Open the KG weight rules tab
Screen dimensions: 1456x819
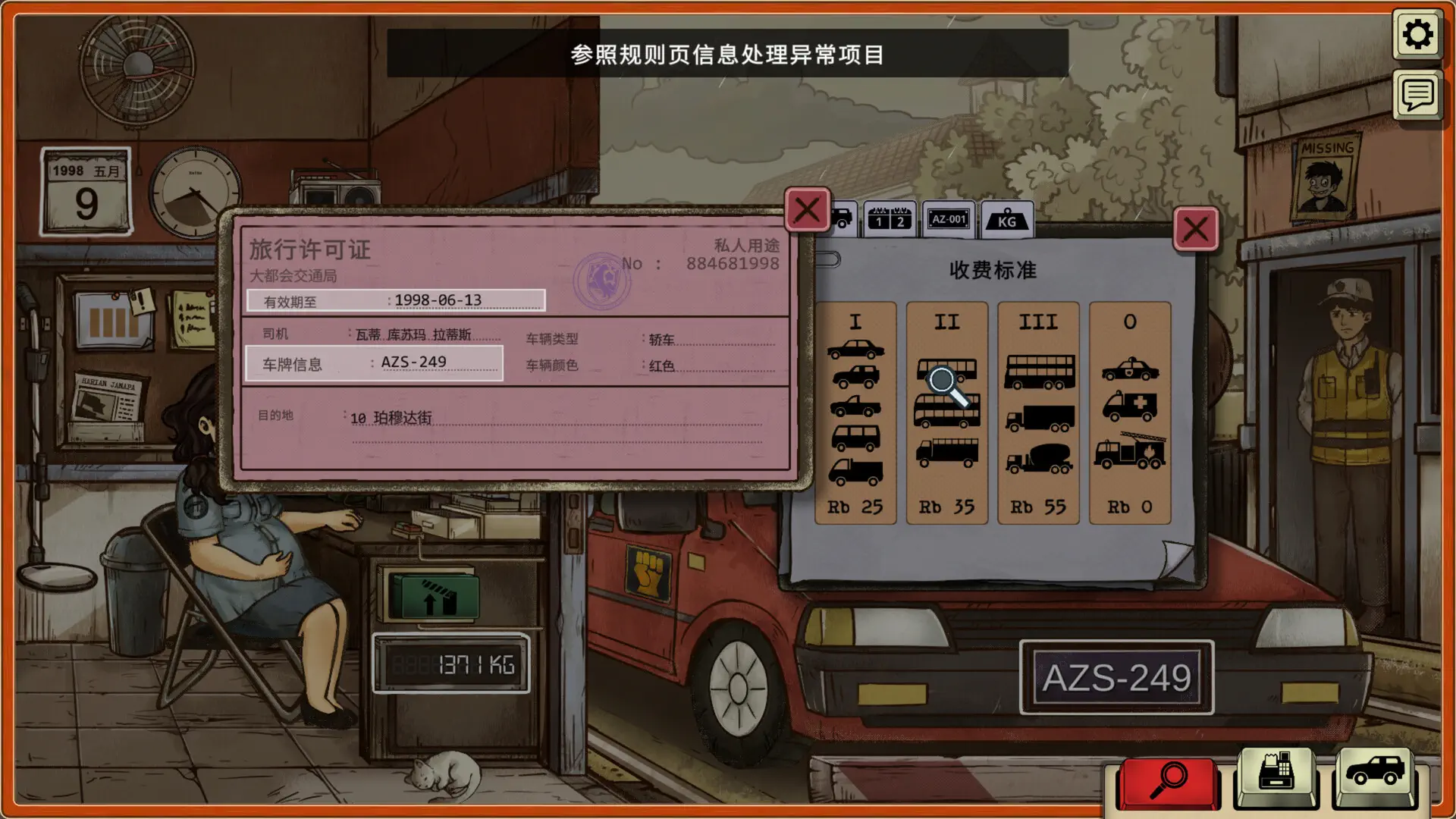click(x=1007, y=221)
